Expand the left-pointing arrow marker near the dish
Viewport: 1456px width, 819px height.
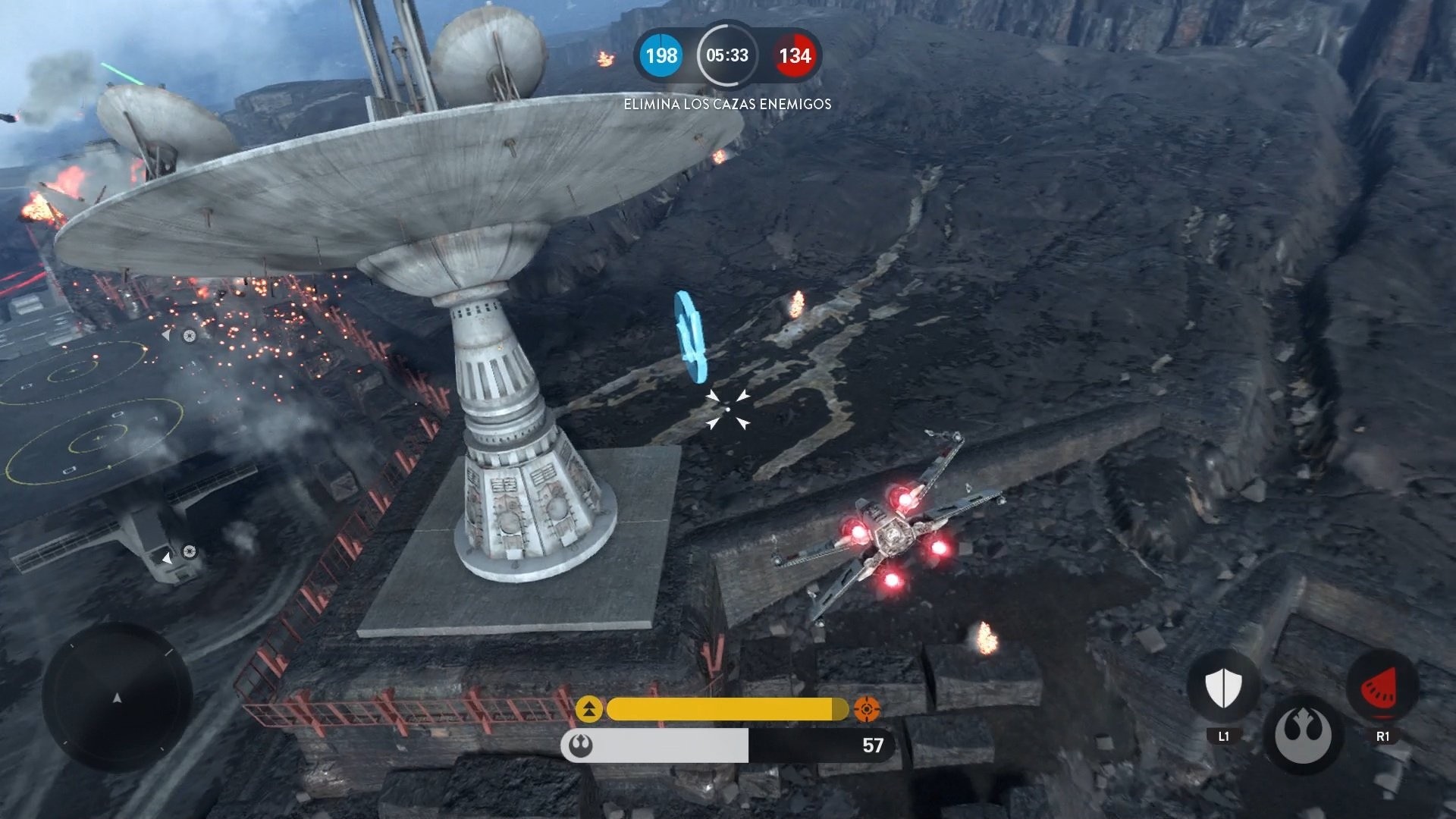click(x=165, y=336)
